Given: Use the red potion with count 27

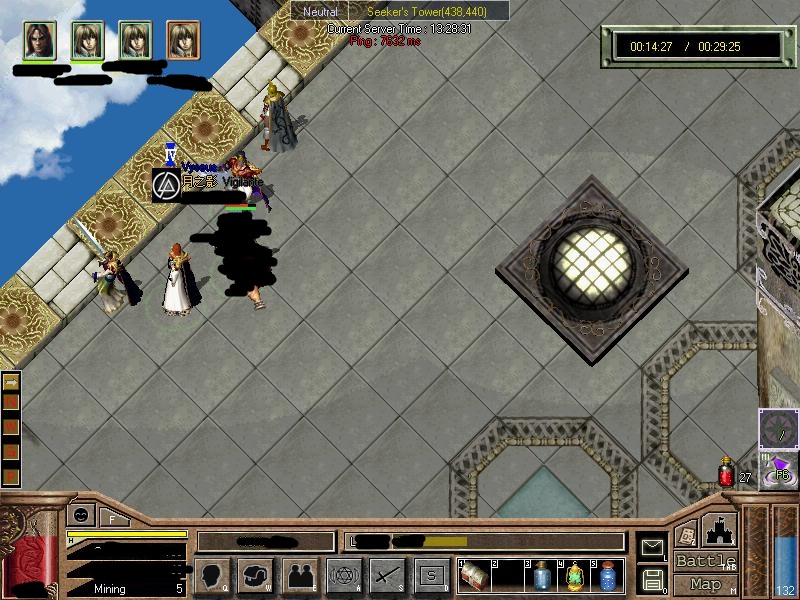Looking at the screenshot, I should pos(727,472).
